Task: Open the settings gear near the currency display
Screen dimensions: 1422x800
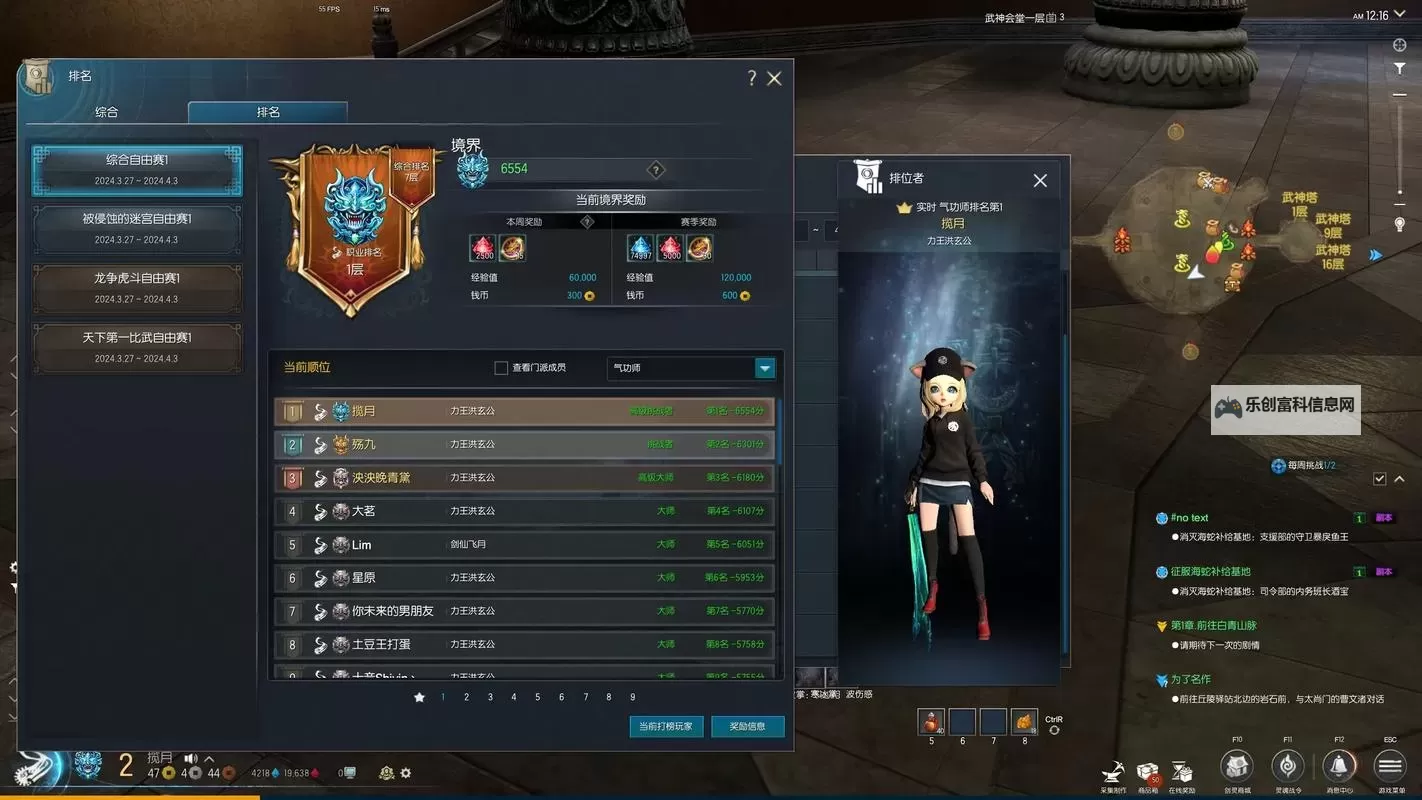Action: click(405, 772)
